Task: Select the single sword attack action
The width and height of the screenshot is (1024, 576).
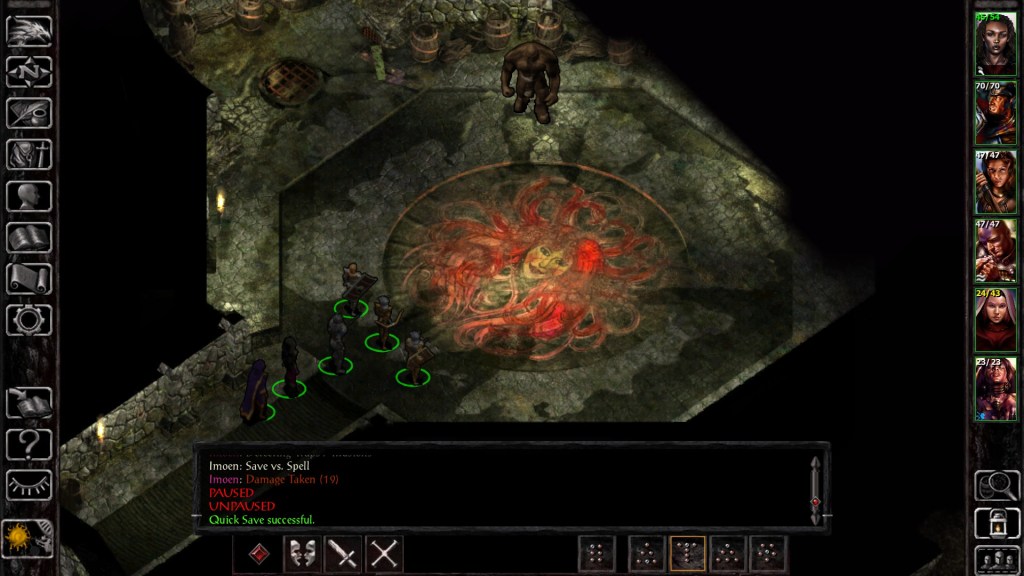Action: coord(343,554)
